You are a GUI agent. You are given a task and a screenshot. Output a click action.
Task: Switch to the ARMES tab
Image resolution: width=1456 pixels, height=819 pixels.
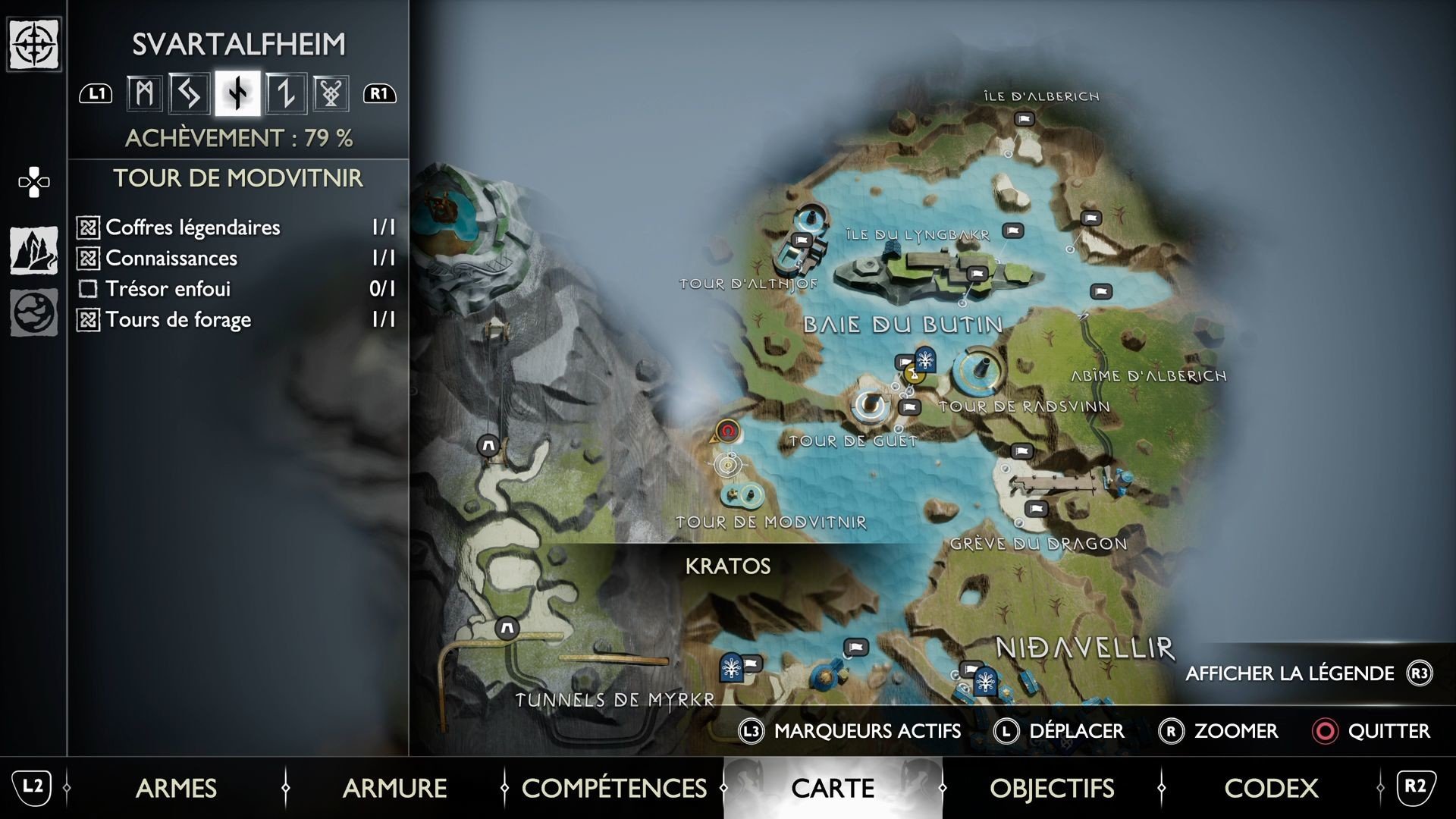tap(176, 789)
